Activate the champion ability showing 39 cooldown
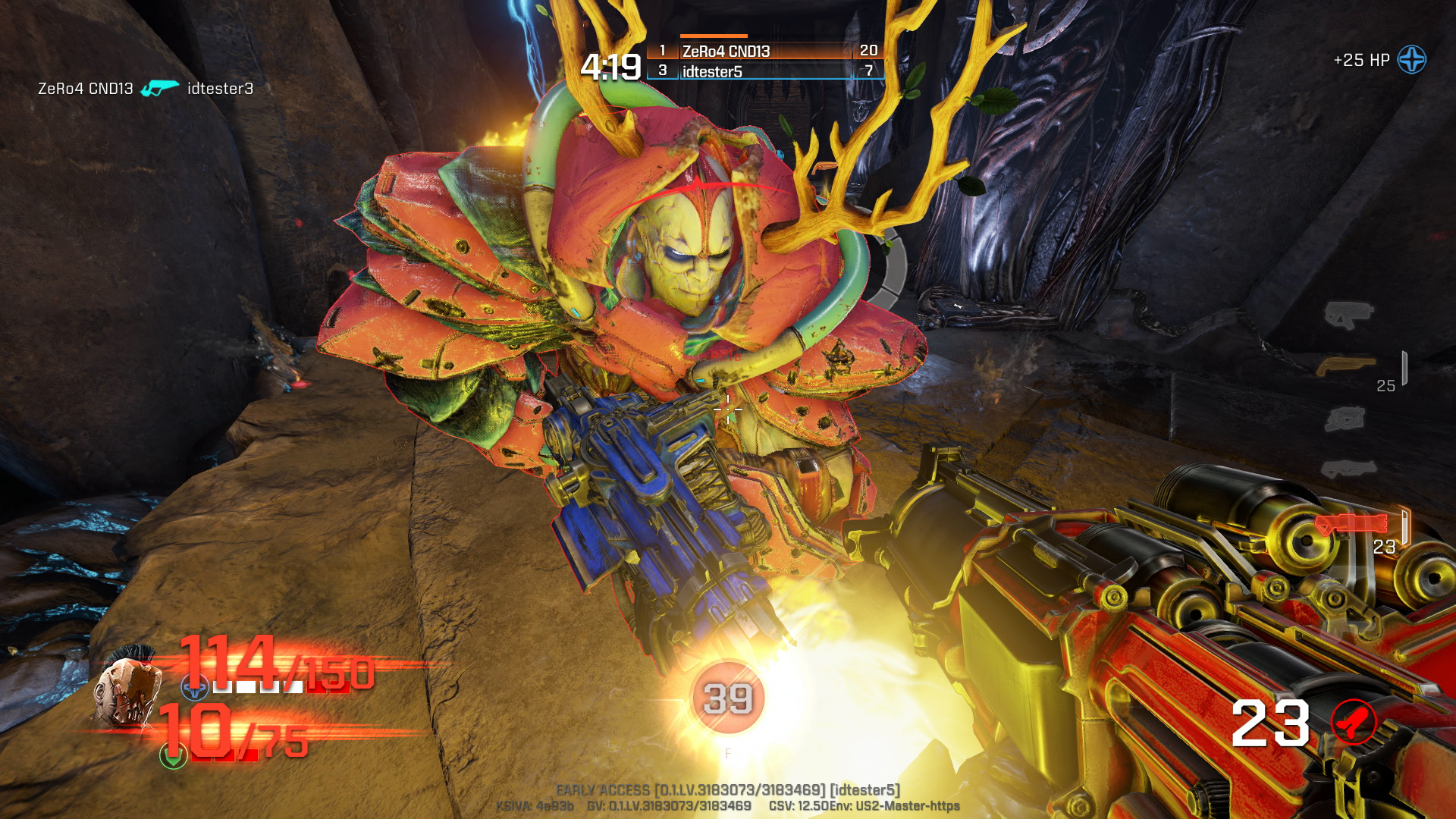 [x=727, y=698]
